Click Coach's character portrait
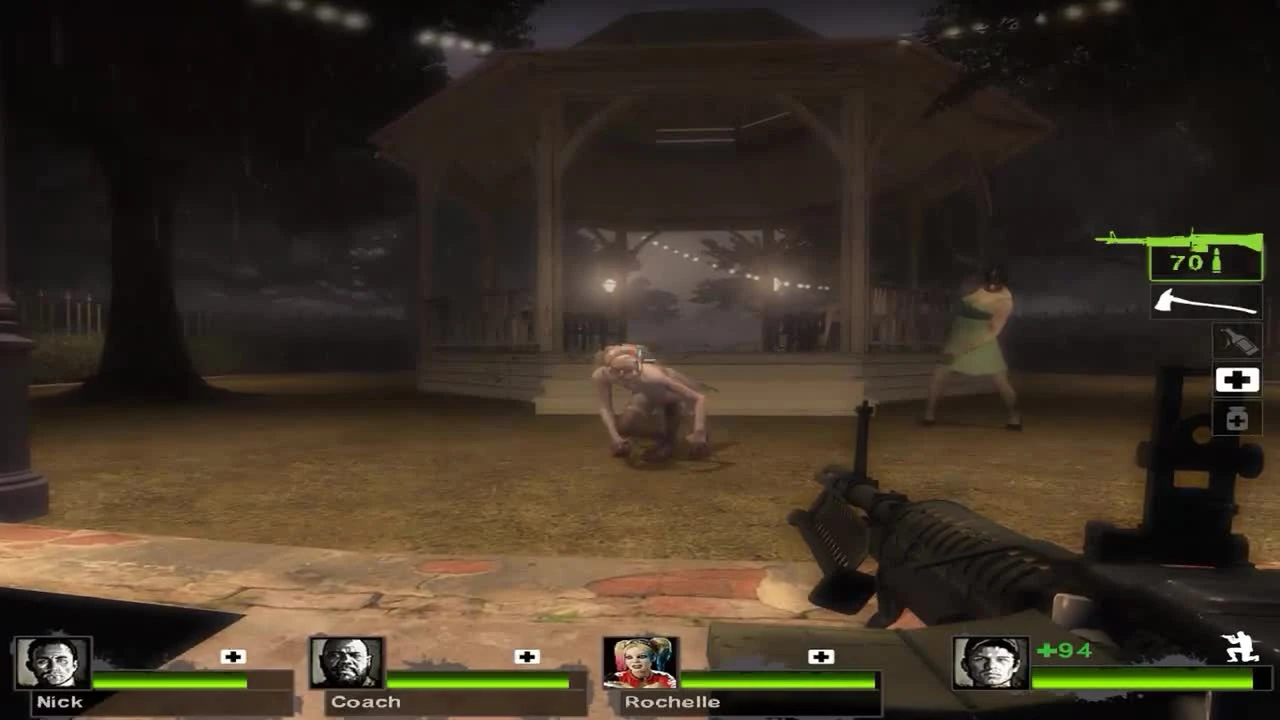 345,663
